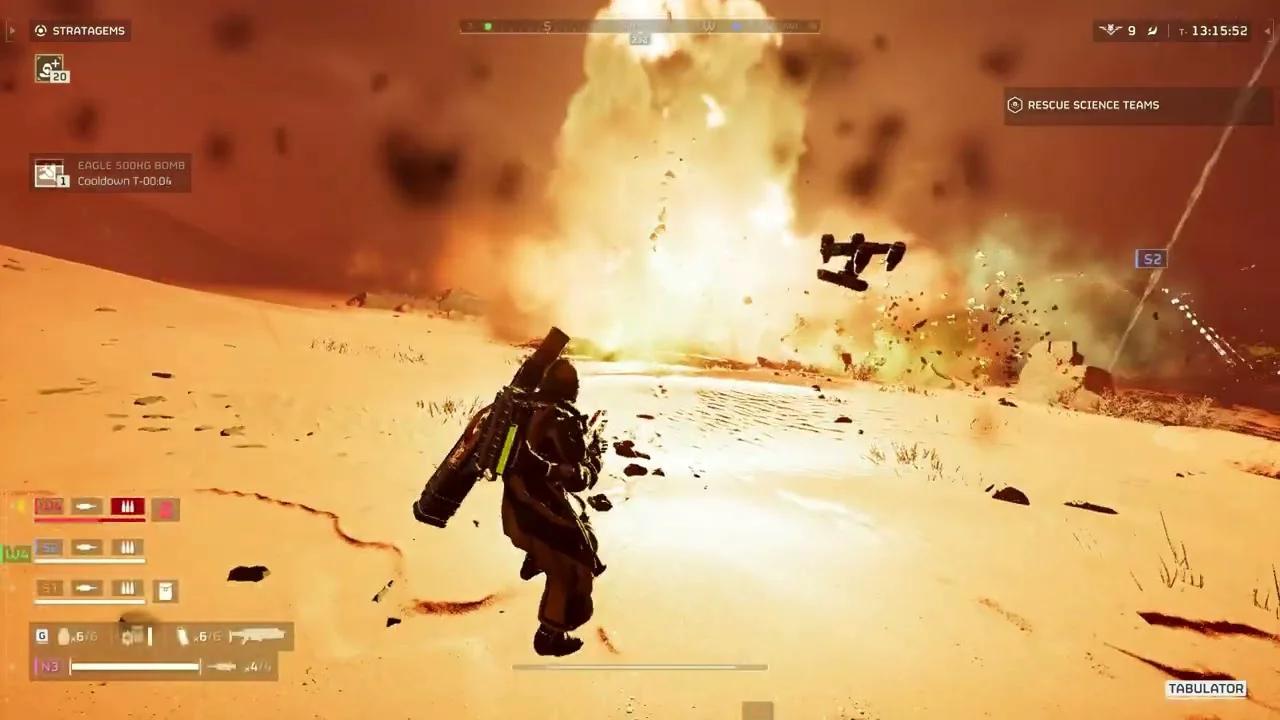Image resolution: width=1280 pixels, height=720 pixels.
Task: Toggle teammate B1's supply pack icon
Action: (x=165, y=590)
